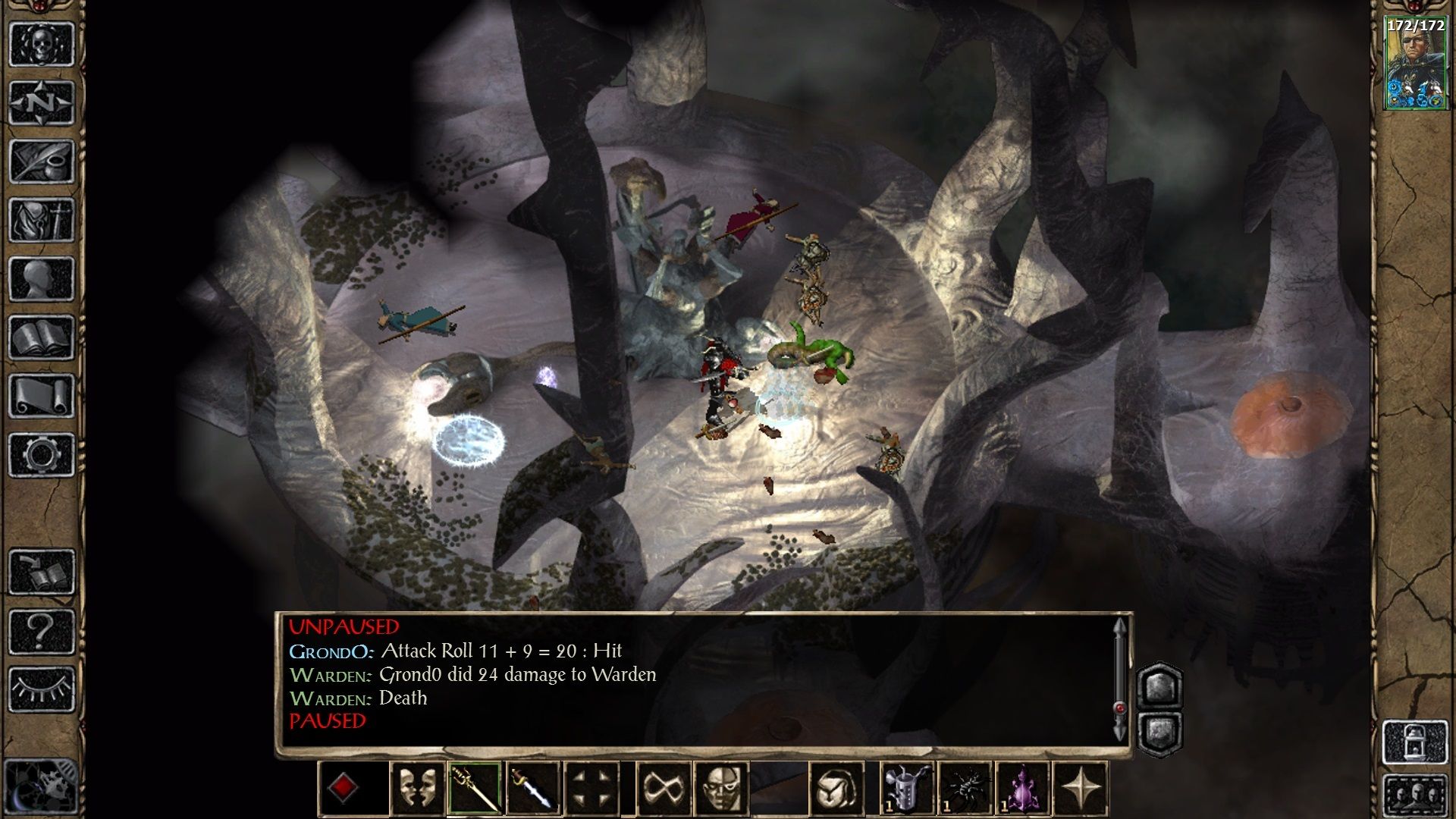Choose the short sword weapon slot
Screen dimensions: 1456x819
click(533, 789)
